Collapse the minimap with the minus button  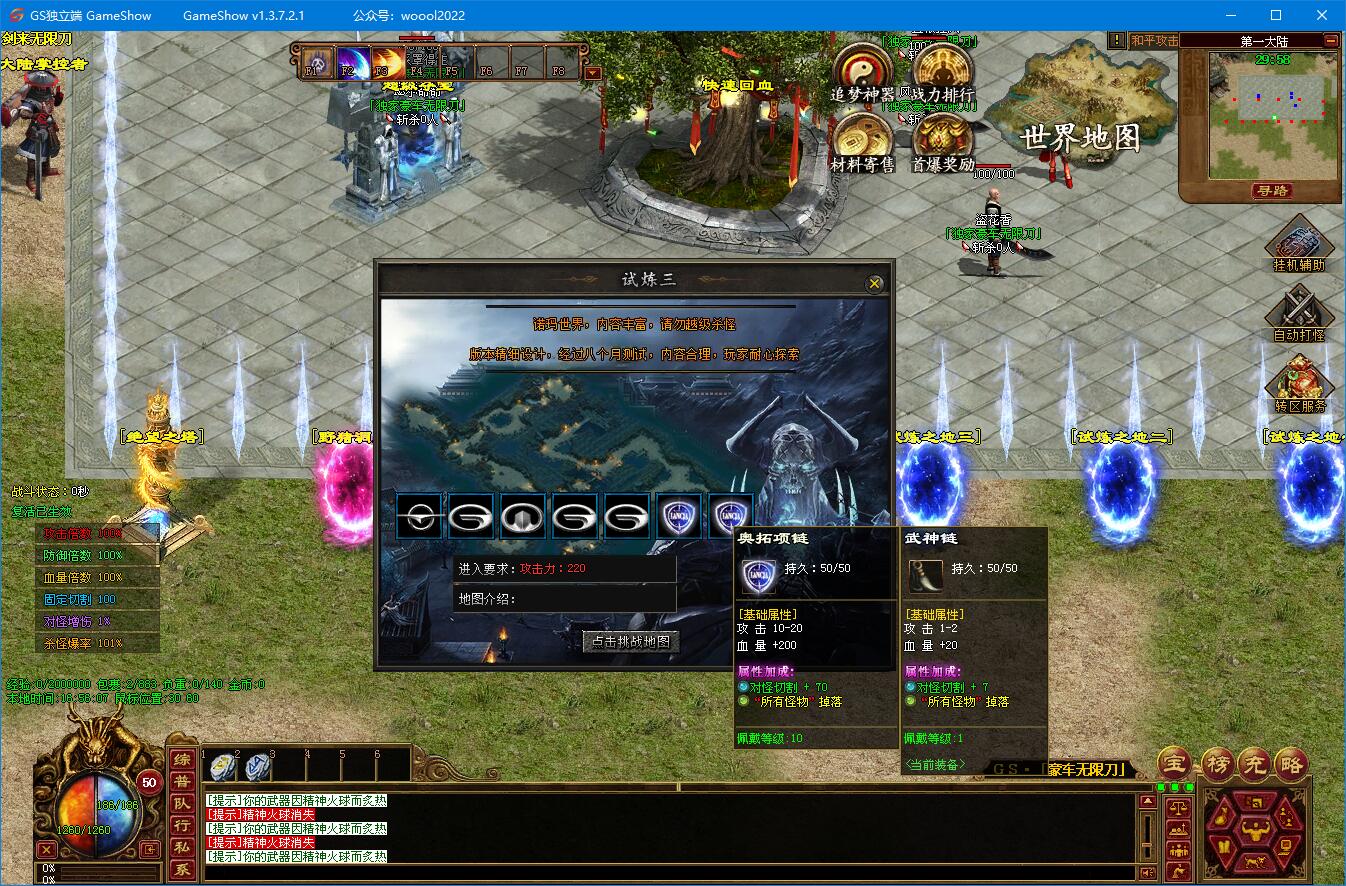coord(1330,41)
